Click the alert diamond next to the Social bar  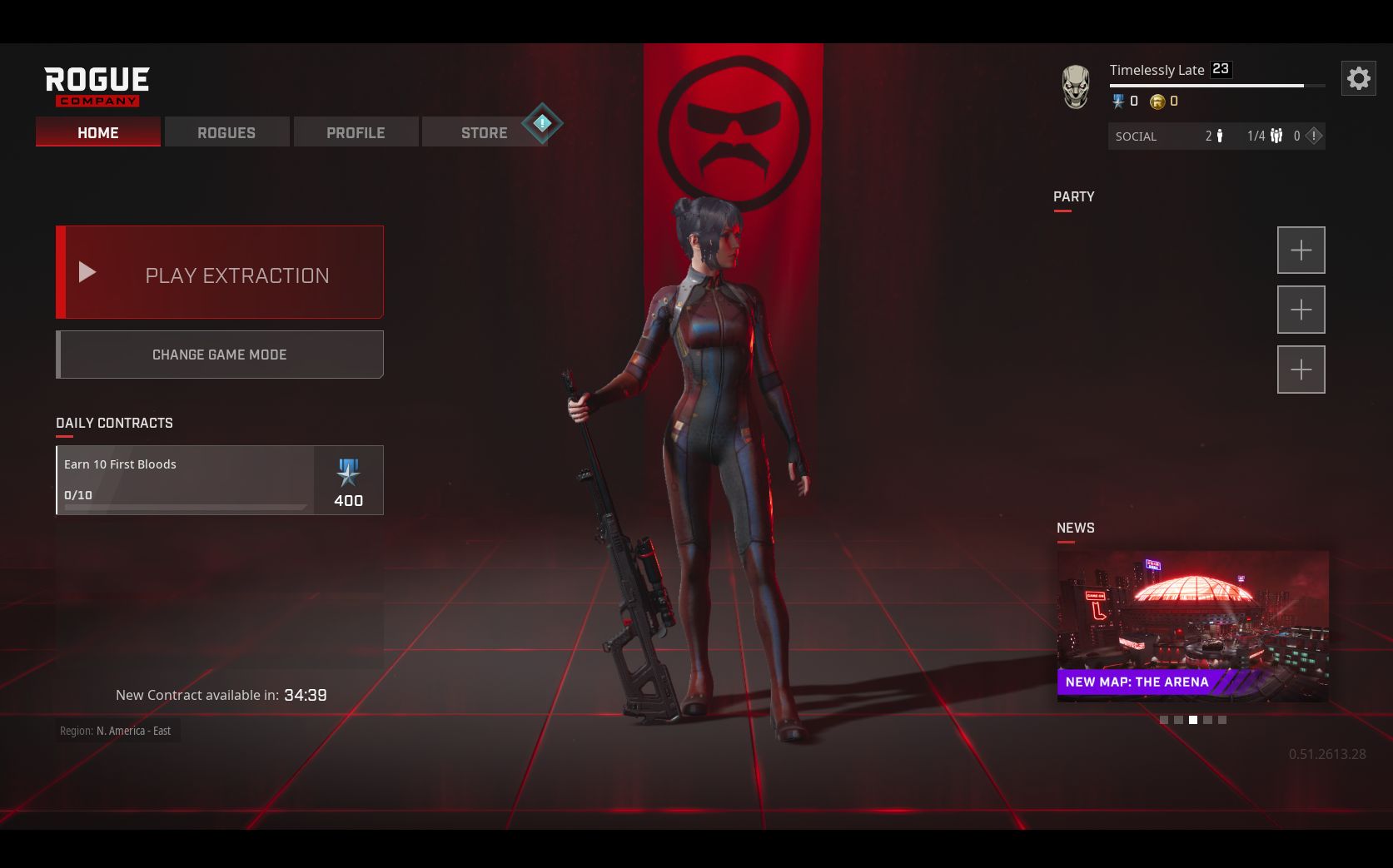(1314, 136)
